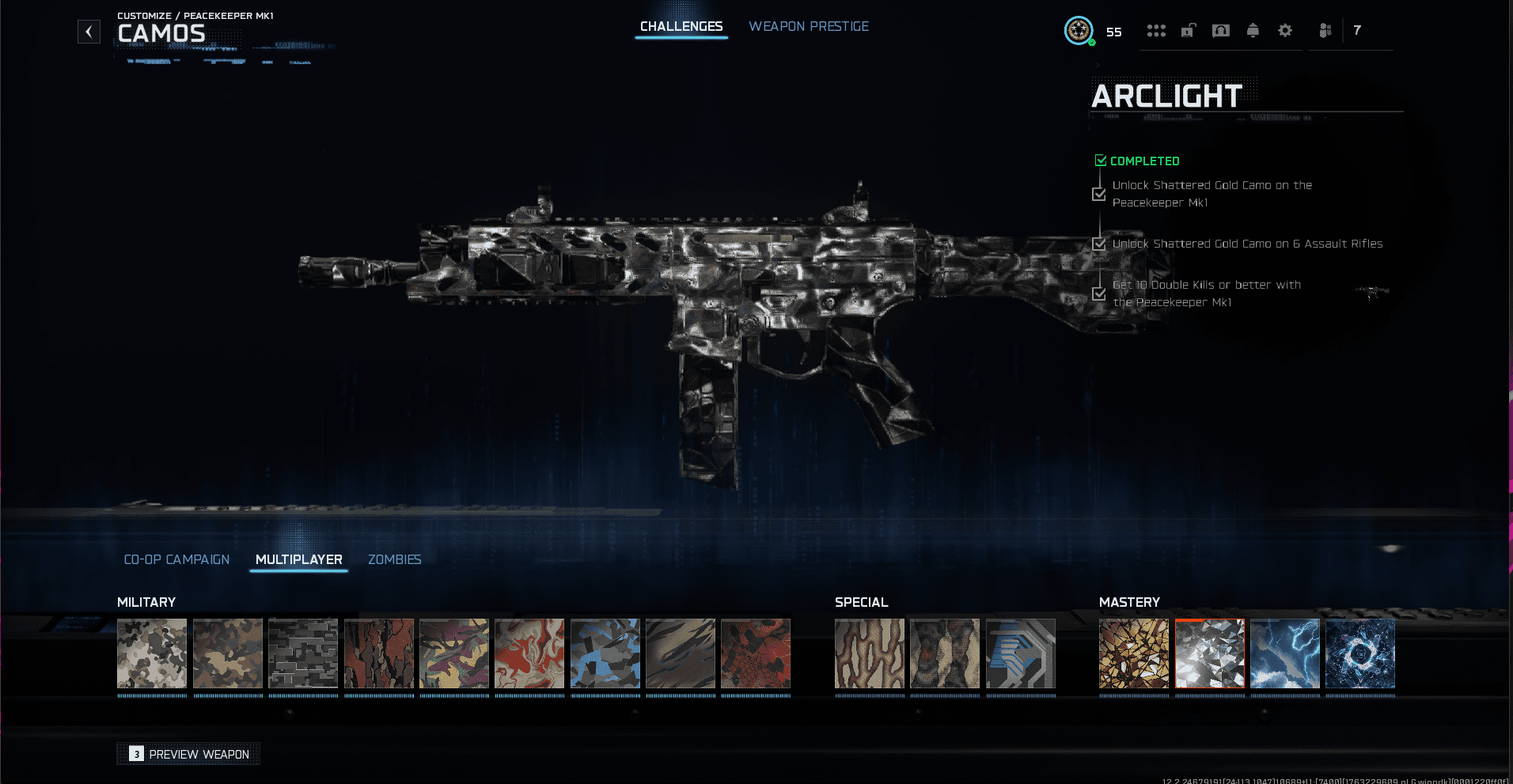
Task: Switch to the Challenges tab
Action: point(681,27)
